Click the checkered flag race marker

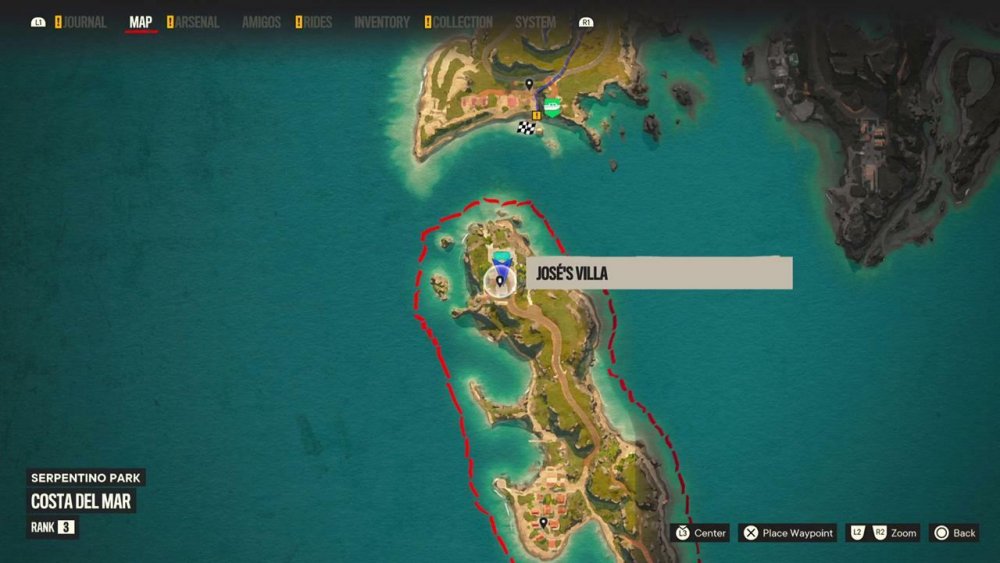pos(525,127)
